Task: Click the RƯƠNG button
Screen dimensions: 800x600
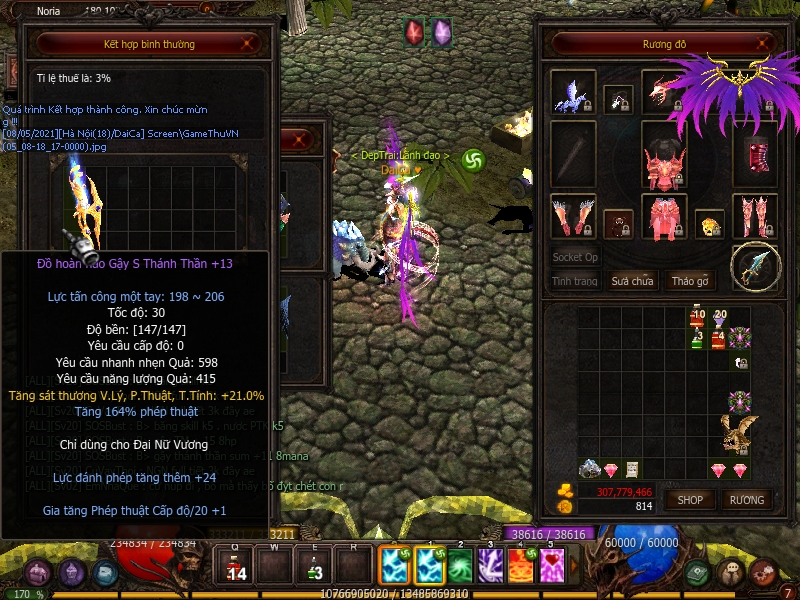Action: point(746,499)
